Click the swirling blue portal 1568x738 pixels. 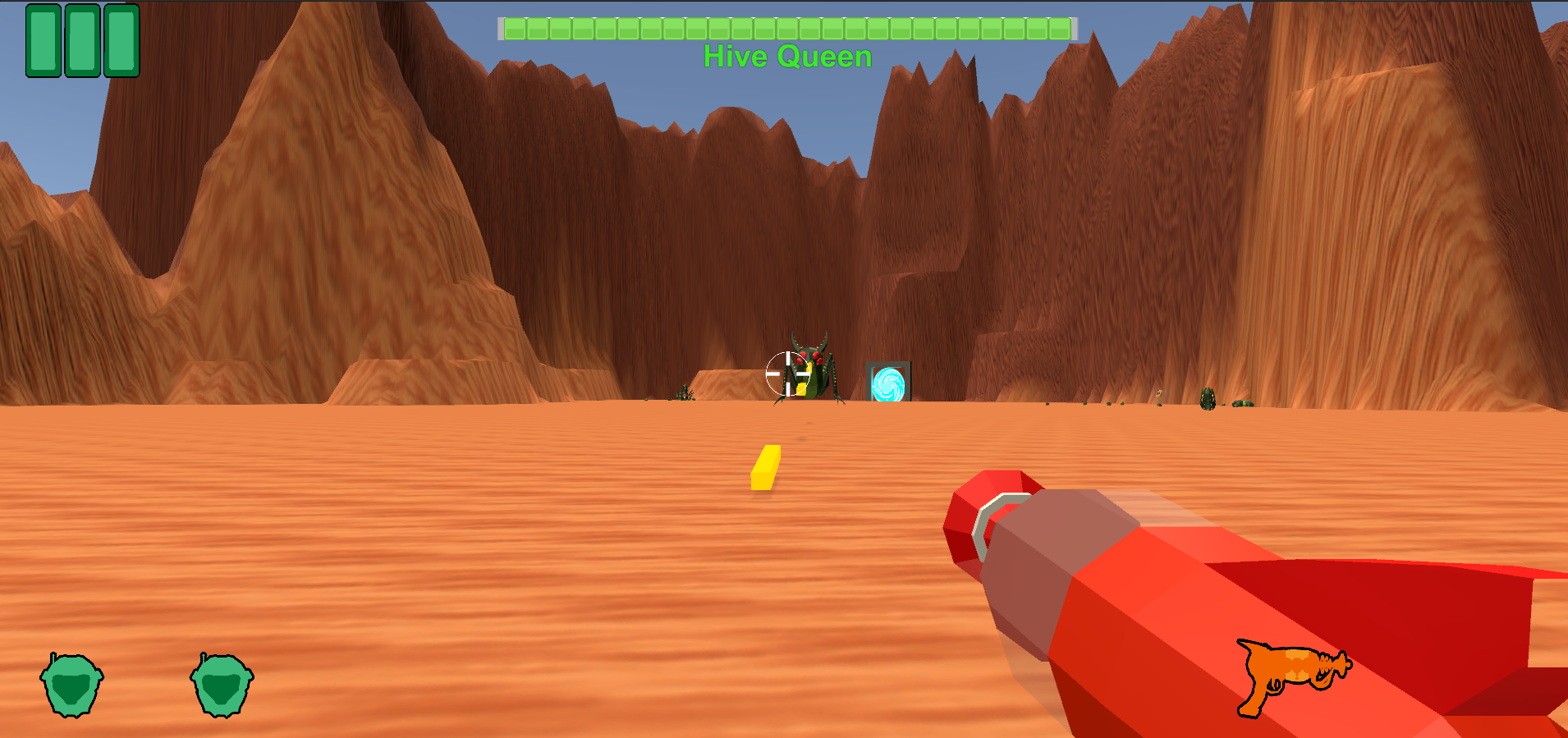888,383
